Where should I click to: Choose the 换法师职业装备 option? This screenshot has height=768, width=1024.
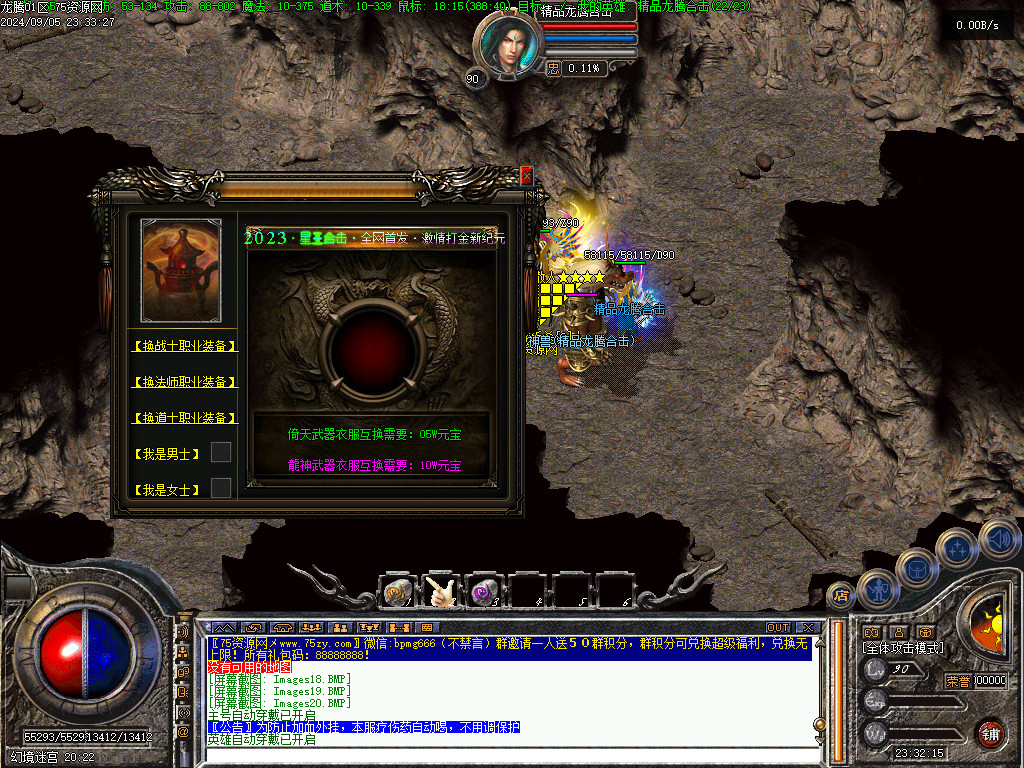pos(185,382)
